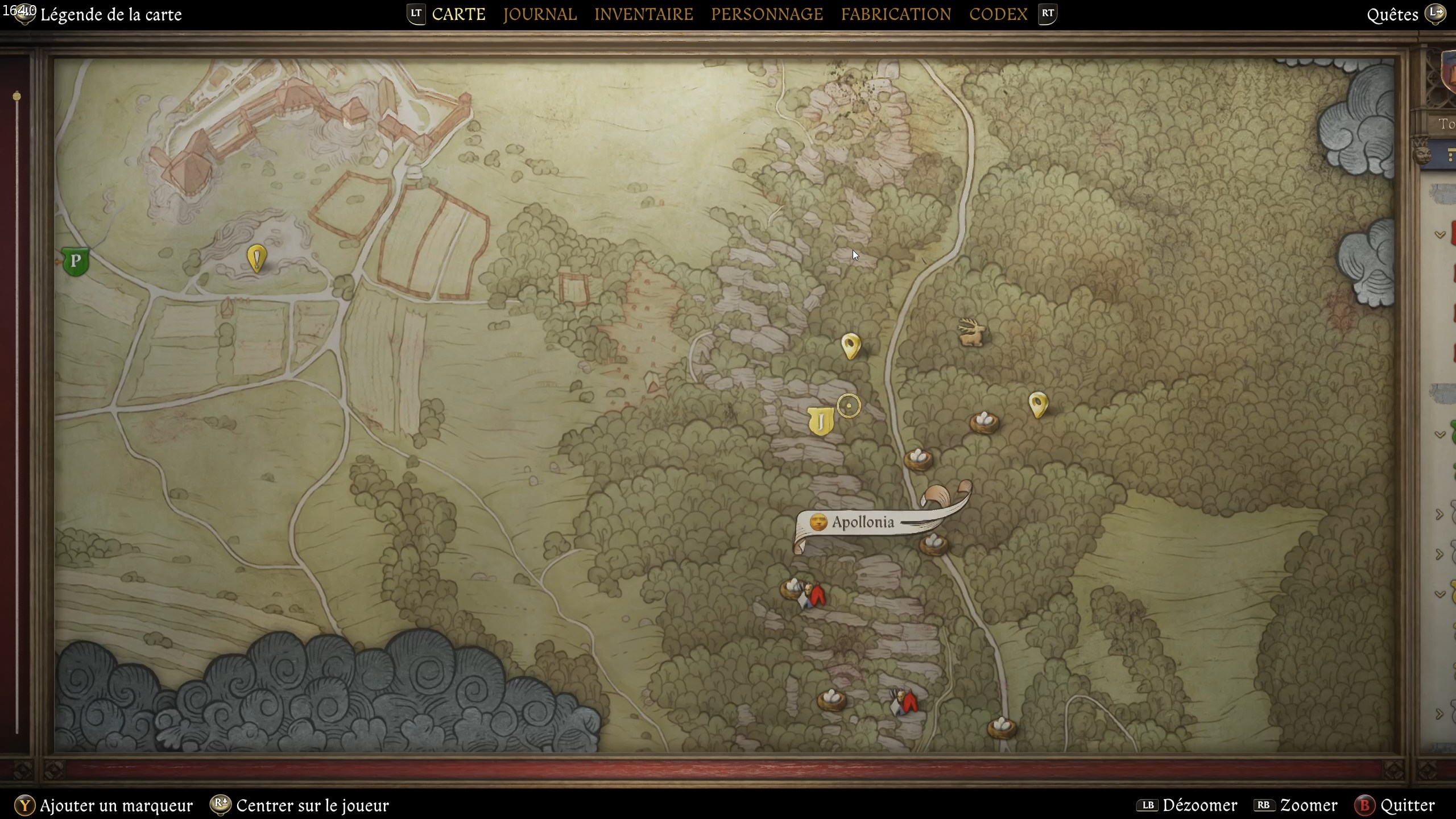Select the green P shield marker
The width and height of the screenshot is (1456, 819).
tap(75, 262)
